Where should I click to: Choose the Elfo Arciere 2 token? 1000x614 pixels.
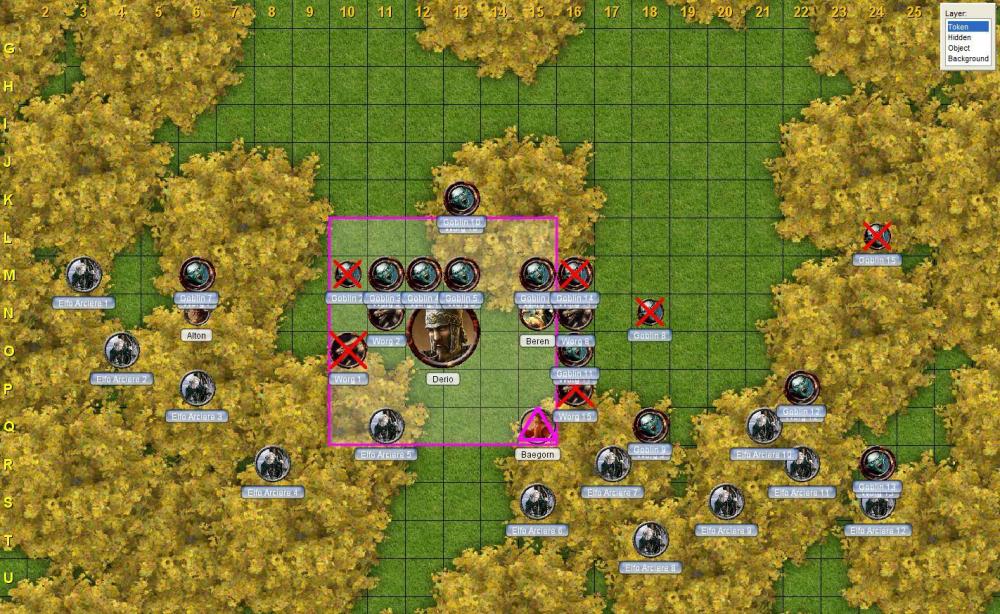pyautogui.click(x=121, y=351)
